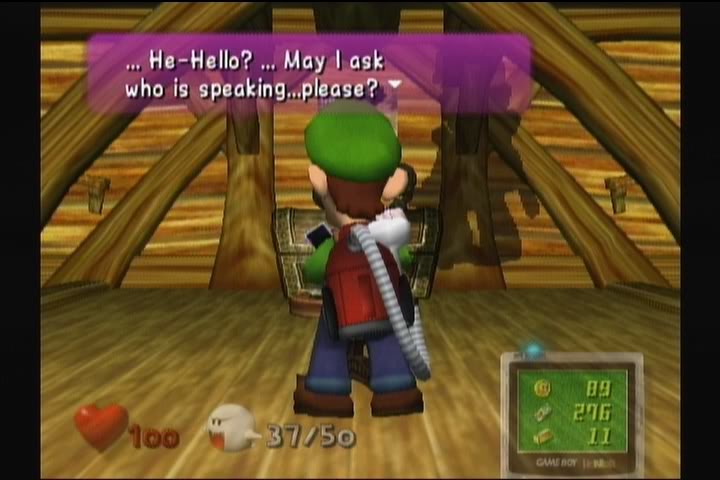Click the red heart health icon

[101, 426]
